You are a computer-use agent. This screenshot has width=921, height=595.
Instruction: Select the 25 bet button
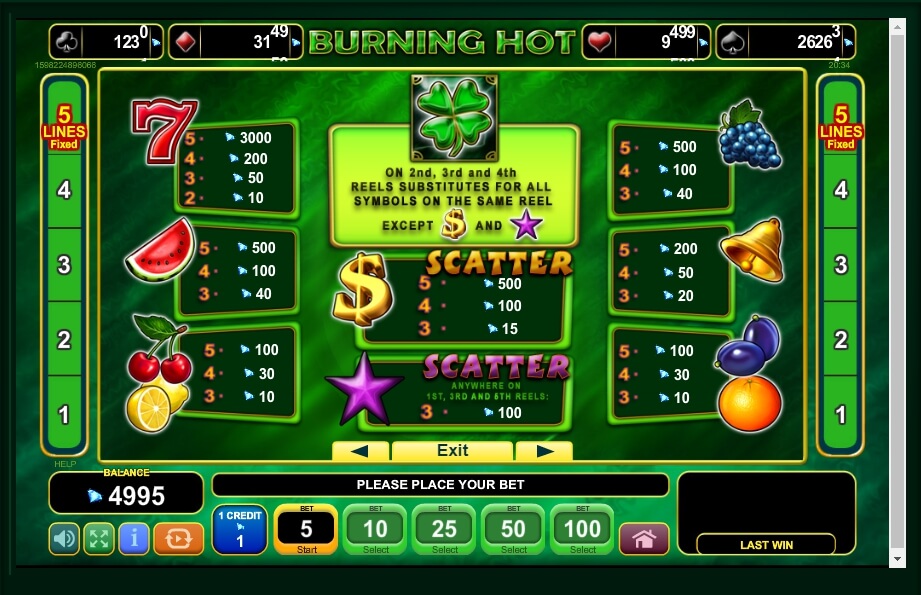pos(445,529)
